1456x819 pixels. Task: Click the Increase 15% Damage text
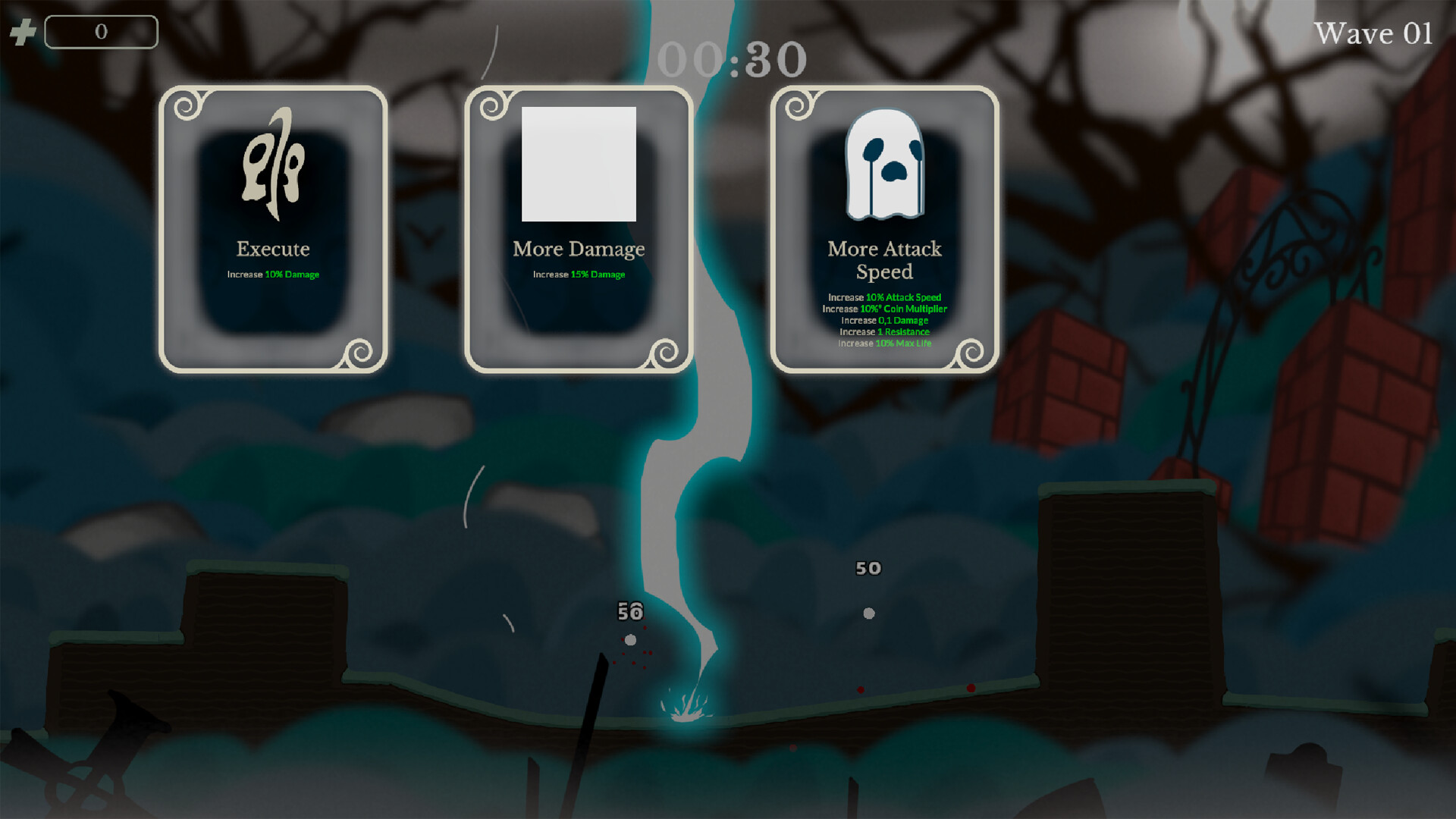pos(579,275)
